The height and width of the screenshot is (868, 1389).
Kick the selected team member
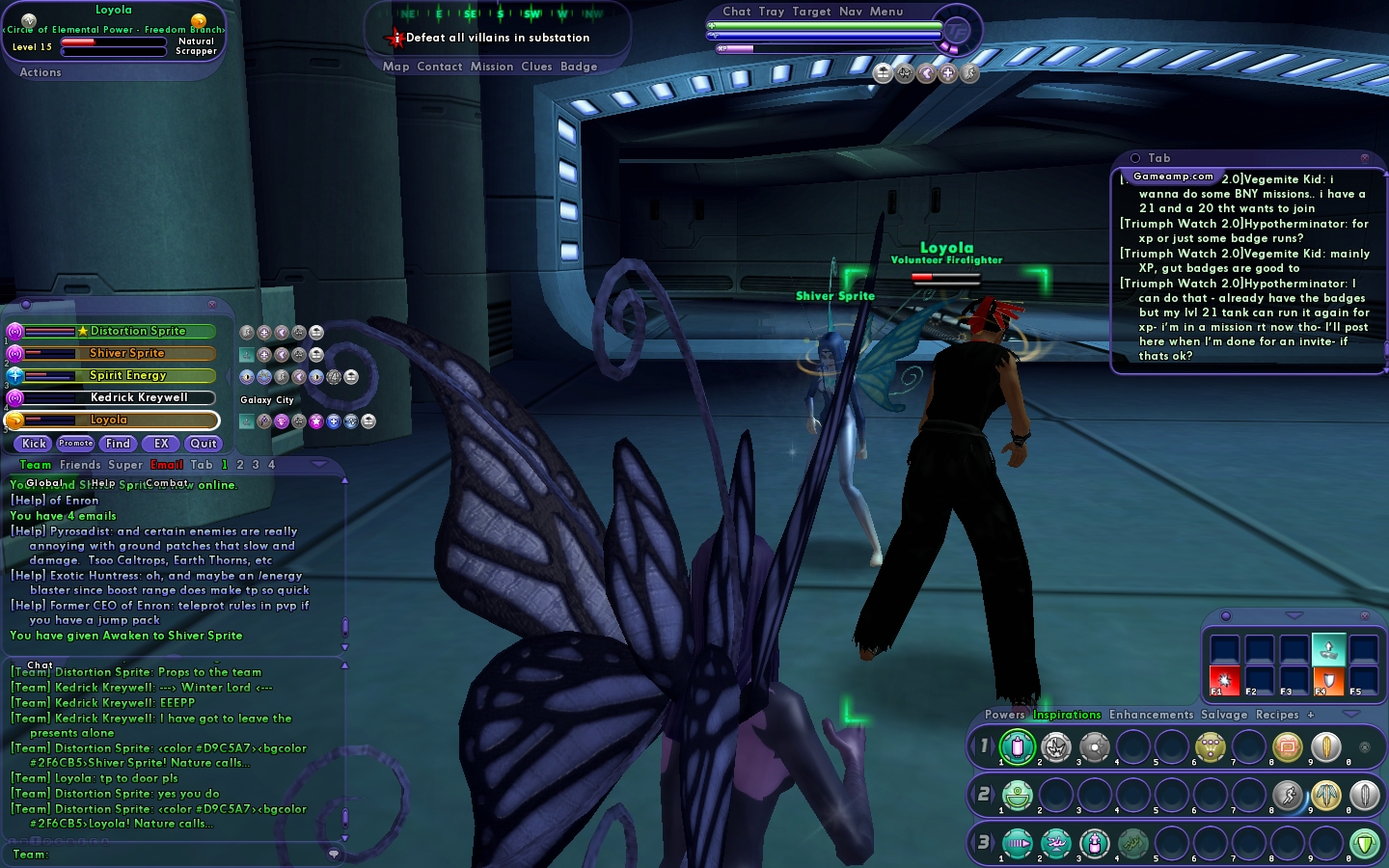pyautogui.click(x=34, y=444)
